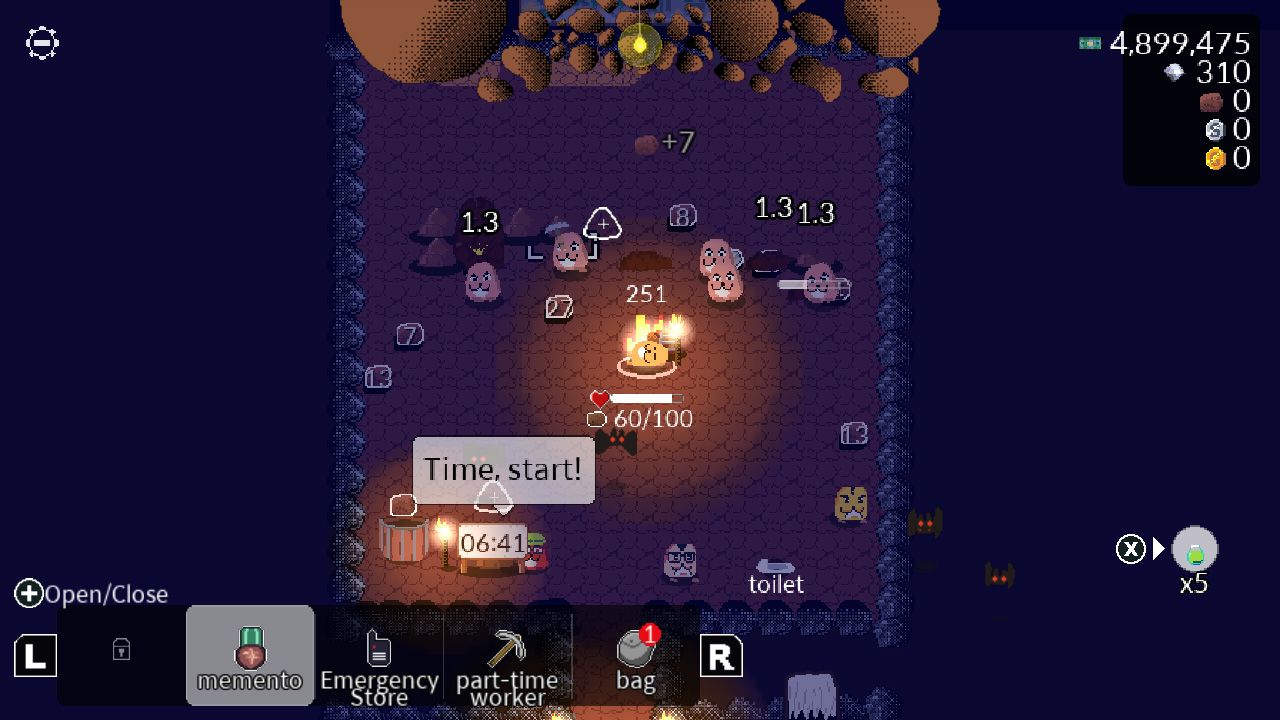Click the diamond resource counter icon
This screenshot has height=720, width=1280.
click(x=1172, y=72)
